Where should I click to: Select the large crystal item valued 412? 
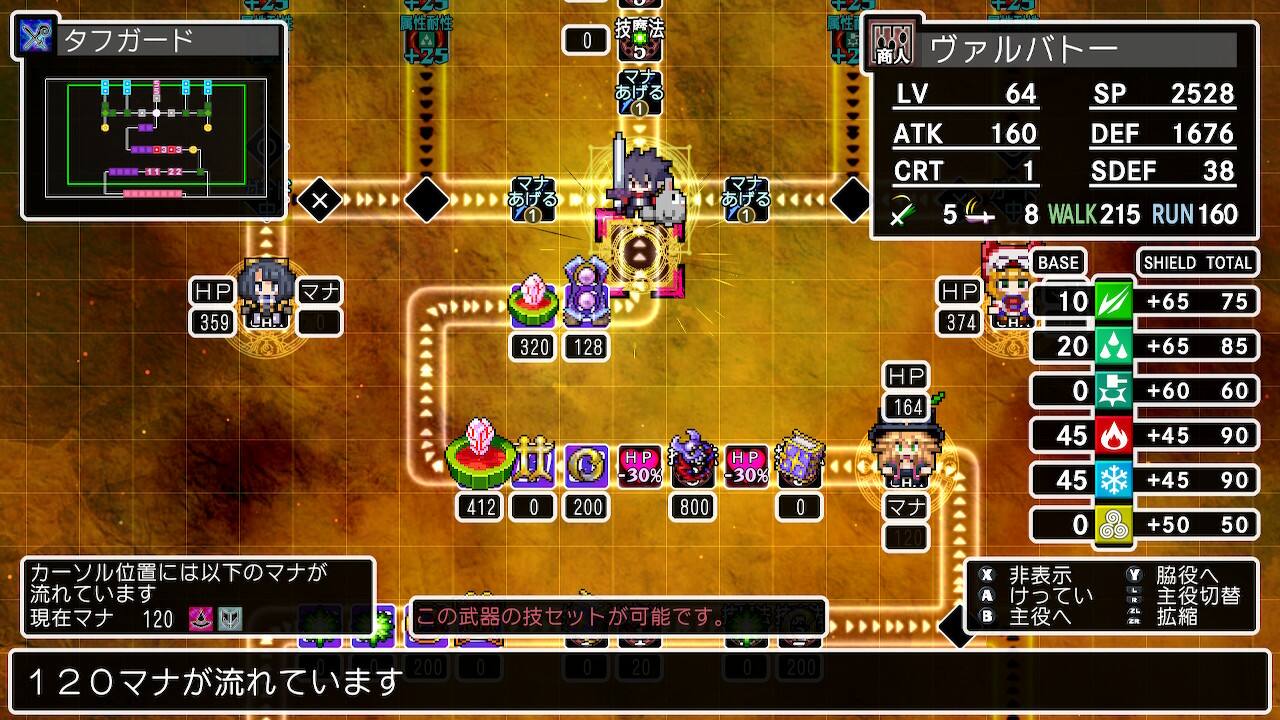(480, 461)
